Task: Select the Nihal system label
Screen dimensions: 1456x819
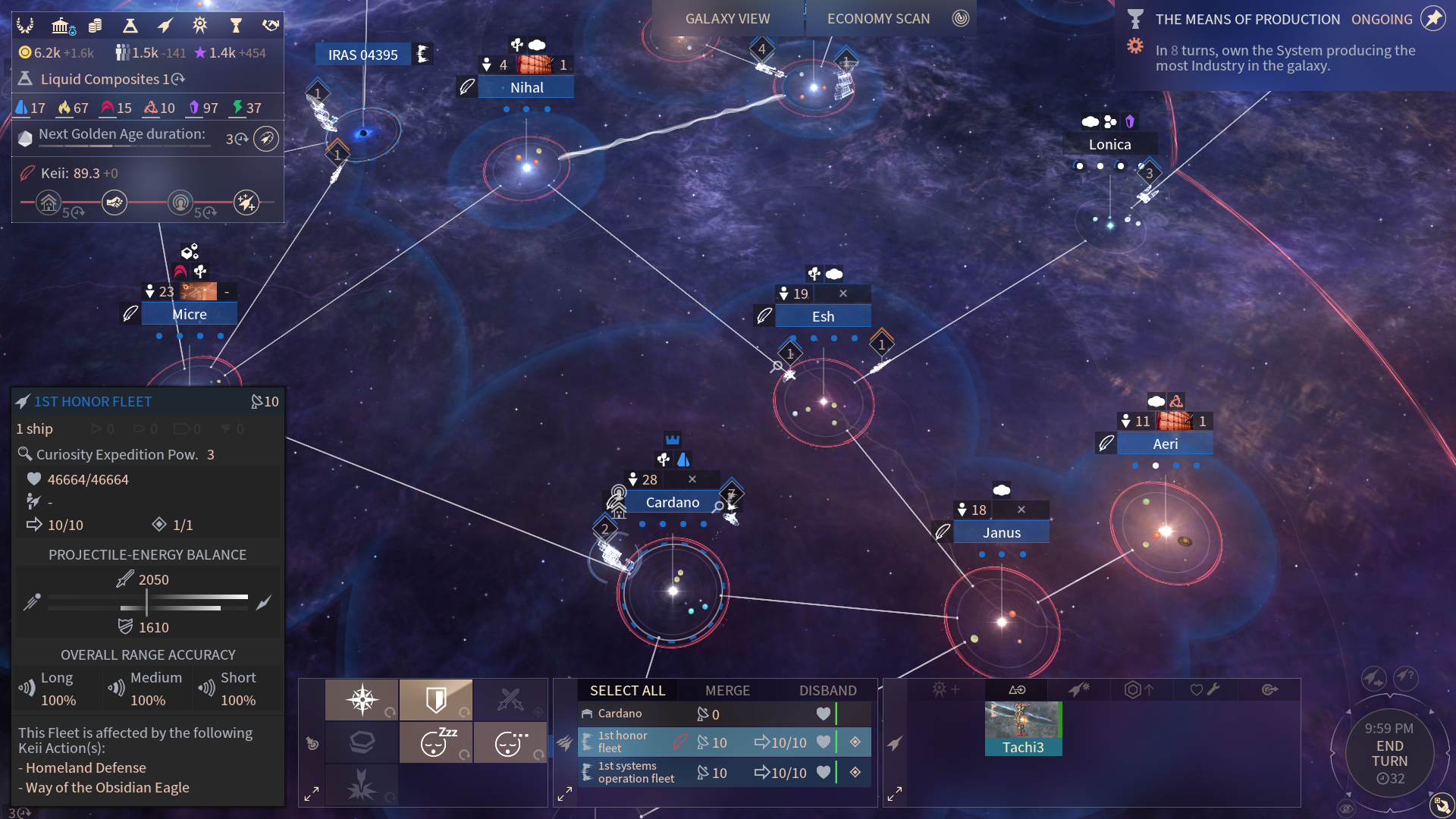Action: (x=526, y=87)
